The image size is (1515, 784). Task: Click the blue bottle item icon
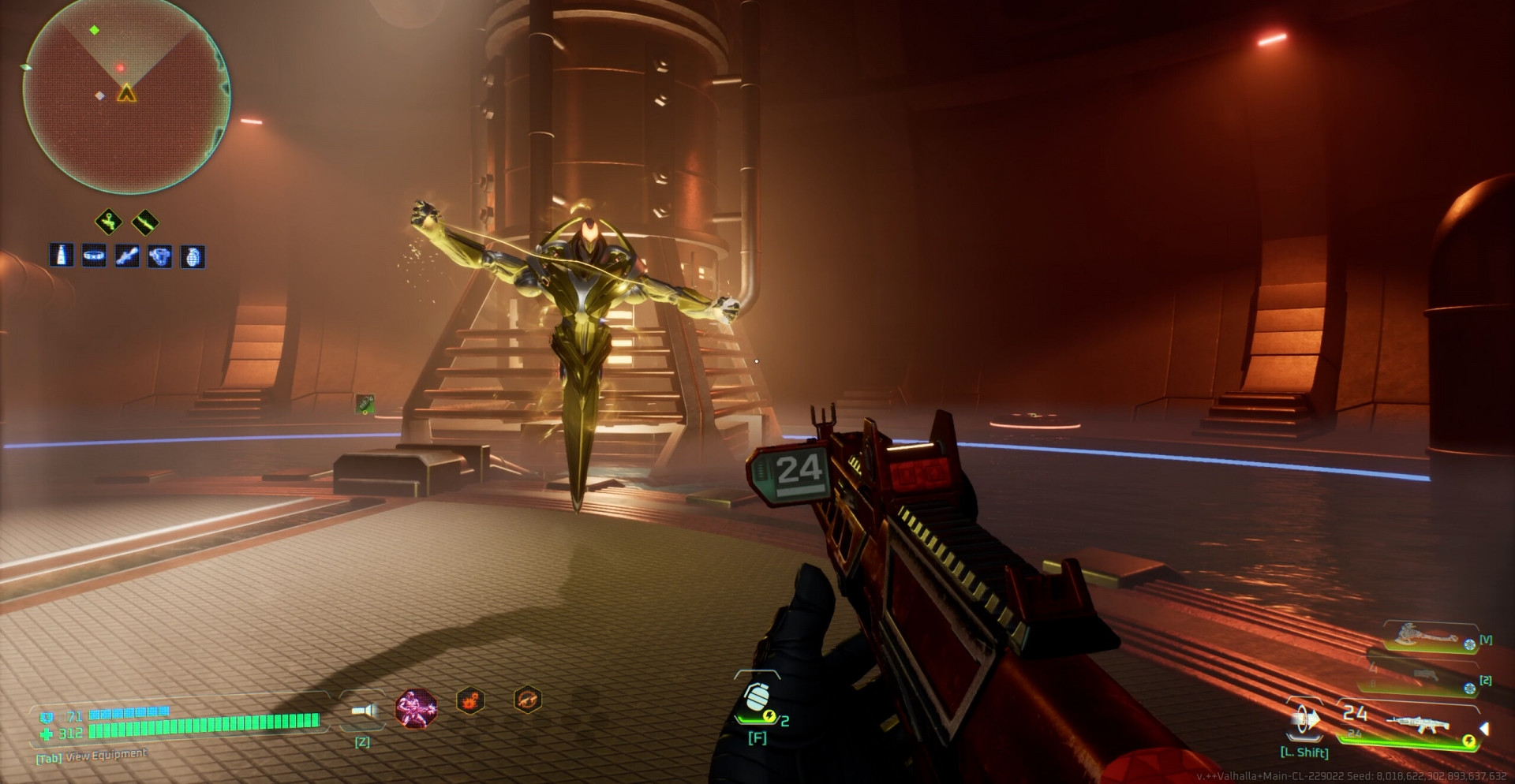(62, 255)
